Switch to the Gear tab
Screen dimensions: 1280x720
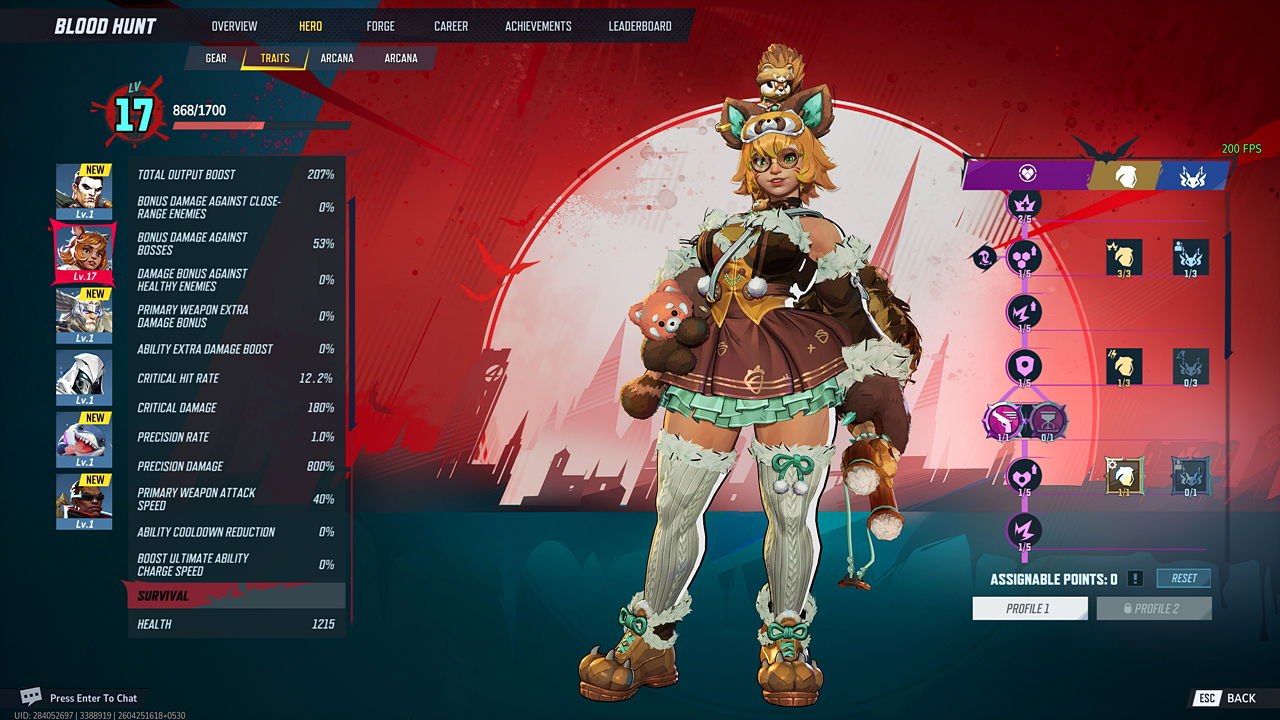(x=216, y=58)
